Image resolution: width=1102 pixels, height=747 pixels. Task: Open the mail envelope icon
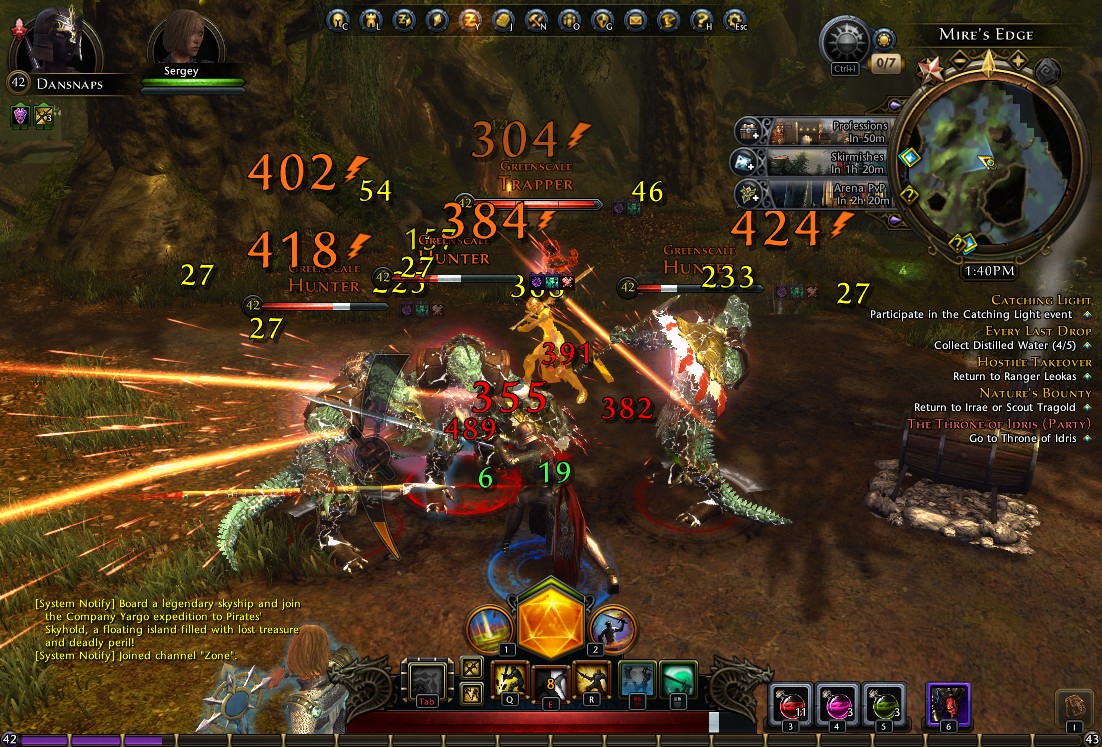click(635, 19)
